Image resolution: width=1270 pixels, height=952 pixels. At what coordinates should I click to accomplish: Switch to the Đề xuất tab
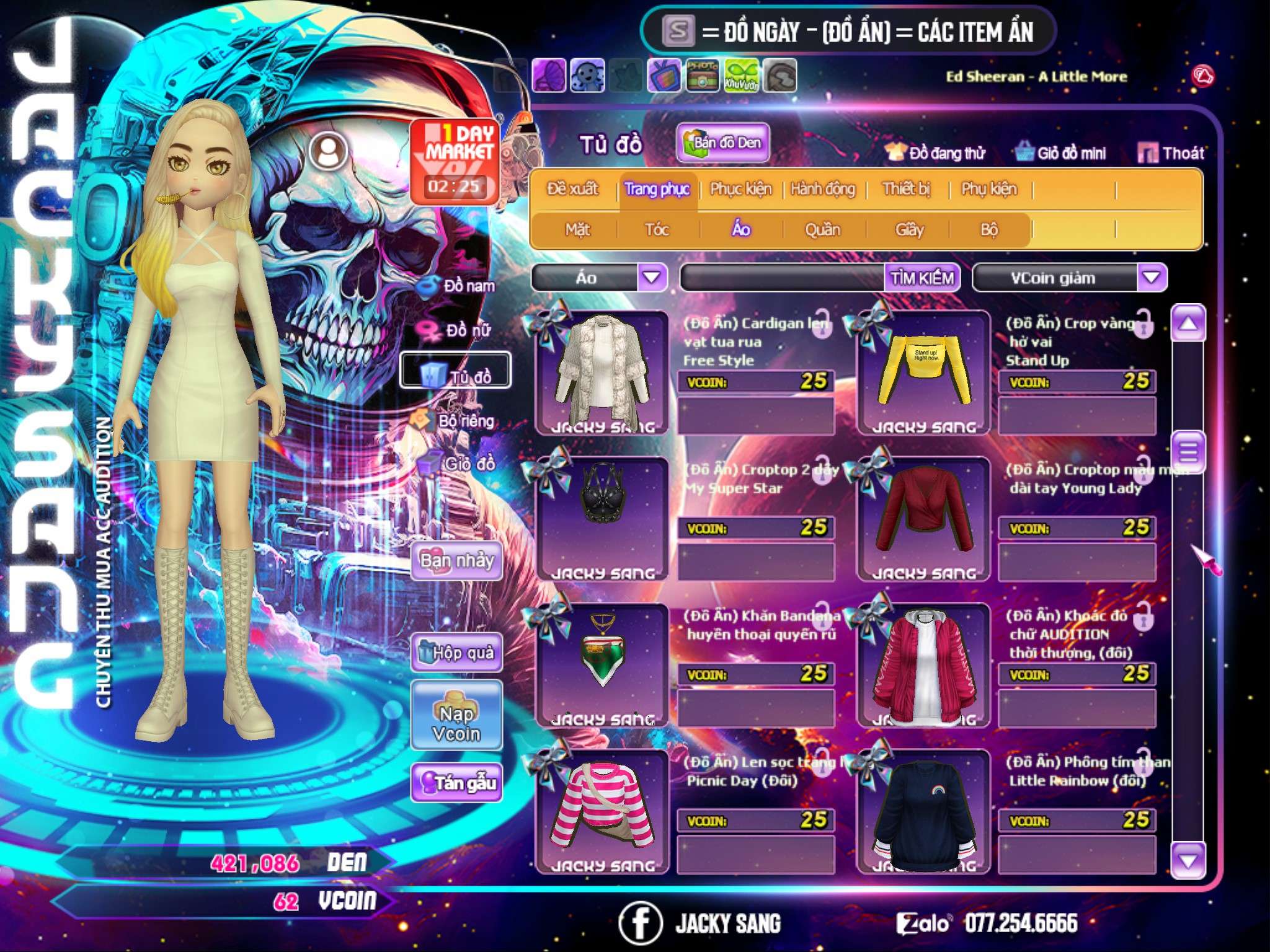pyautogui.click(x=572, y=189)
